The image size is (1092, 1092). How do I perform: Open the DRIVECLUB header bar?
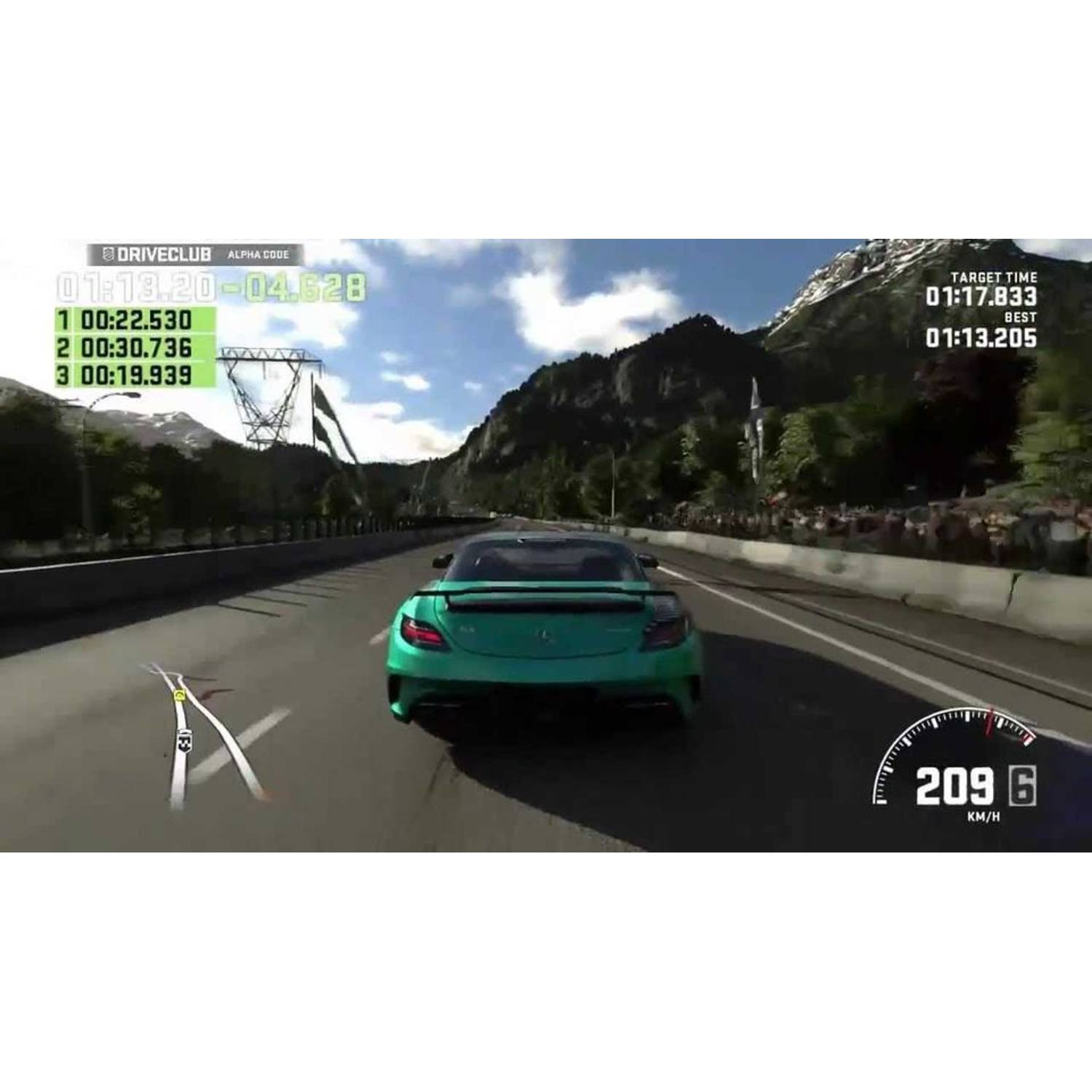coord(189,253)
